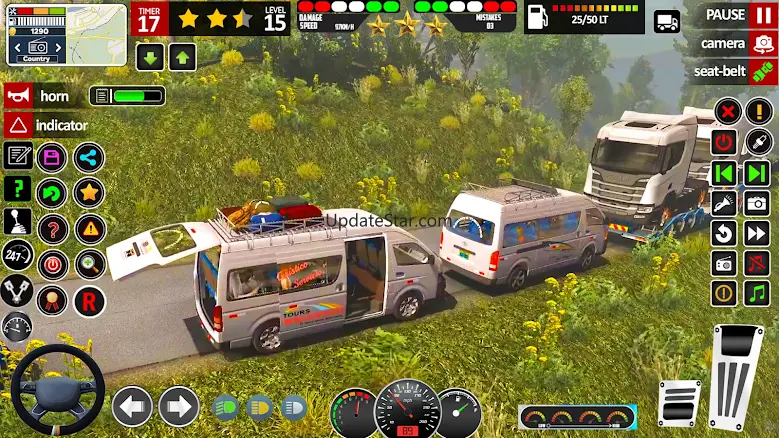Open the magnifying glass zoom icon
The image size is (779, 438).
click(x=88, y=264)
